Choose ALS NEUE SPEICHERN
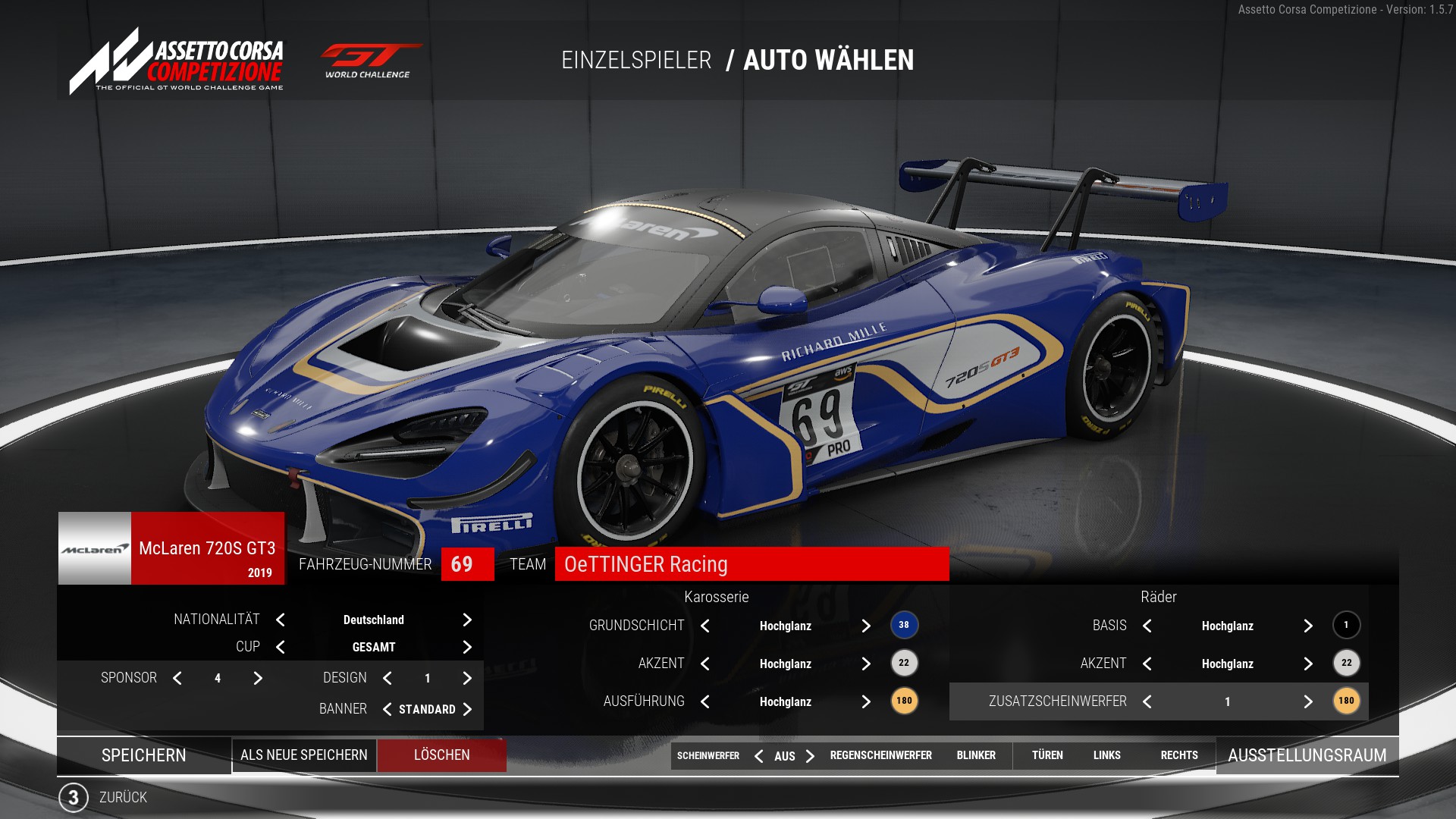This screenshot has width=1456, height=819. 304,755
